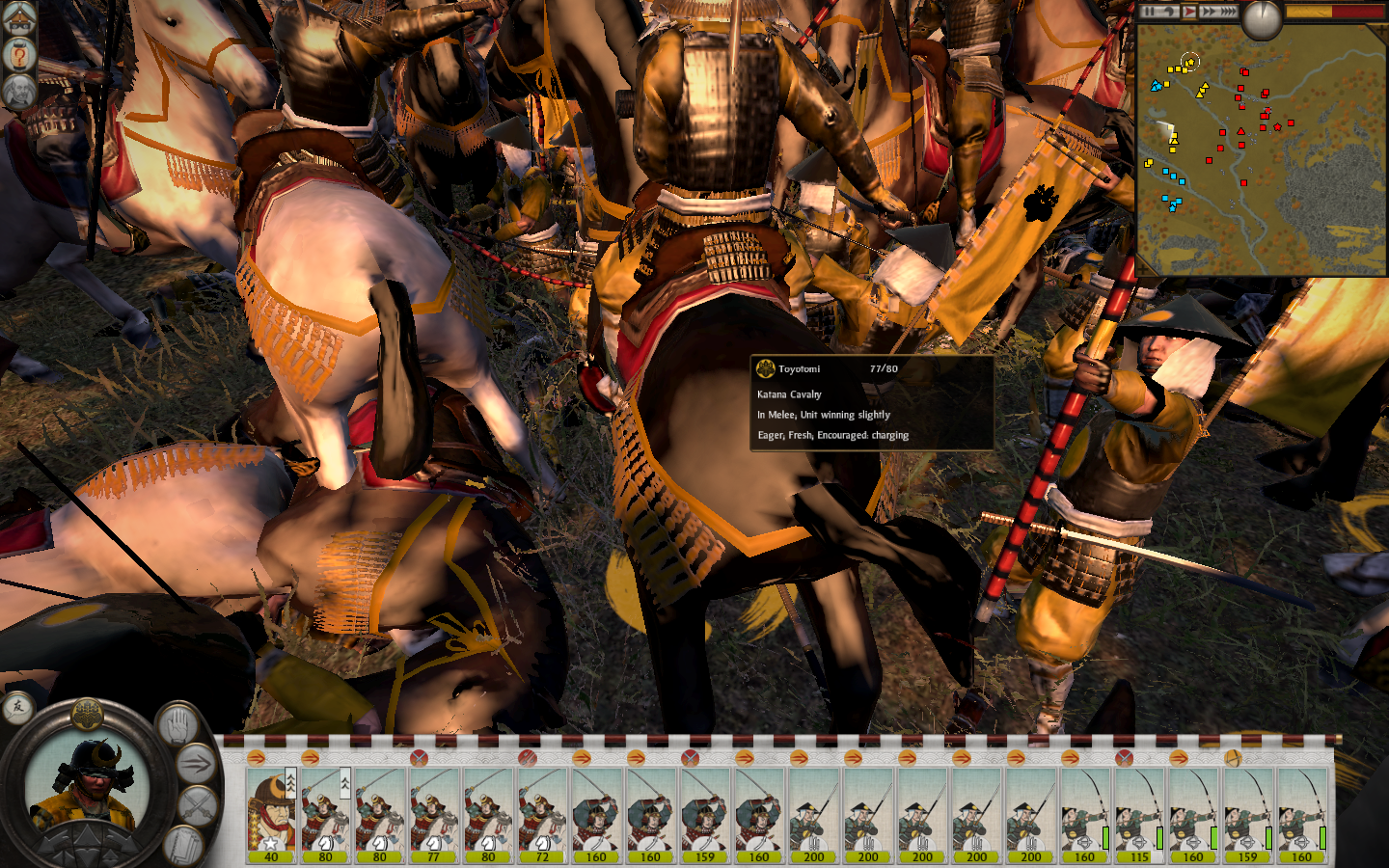Viewport: 1389px width, 868px height.
Task: Set normal play speed
Action: click(1189, 12)
